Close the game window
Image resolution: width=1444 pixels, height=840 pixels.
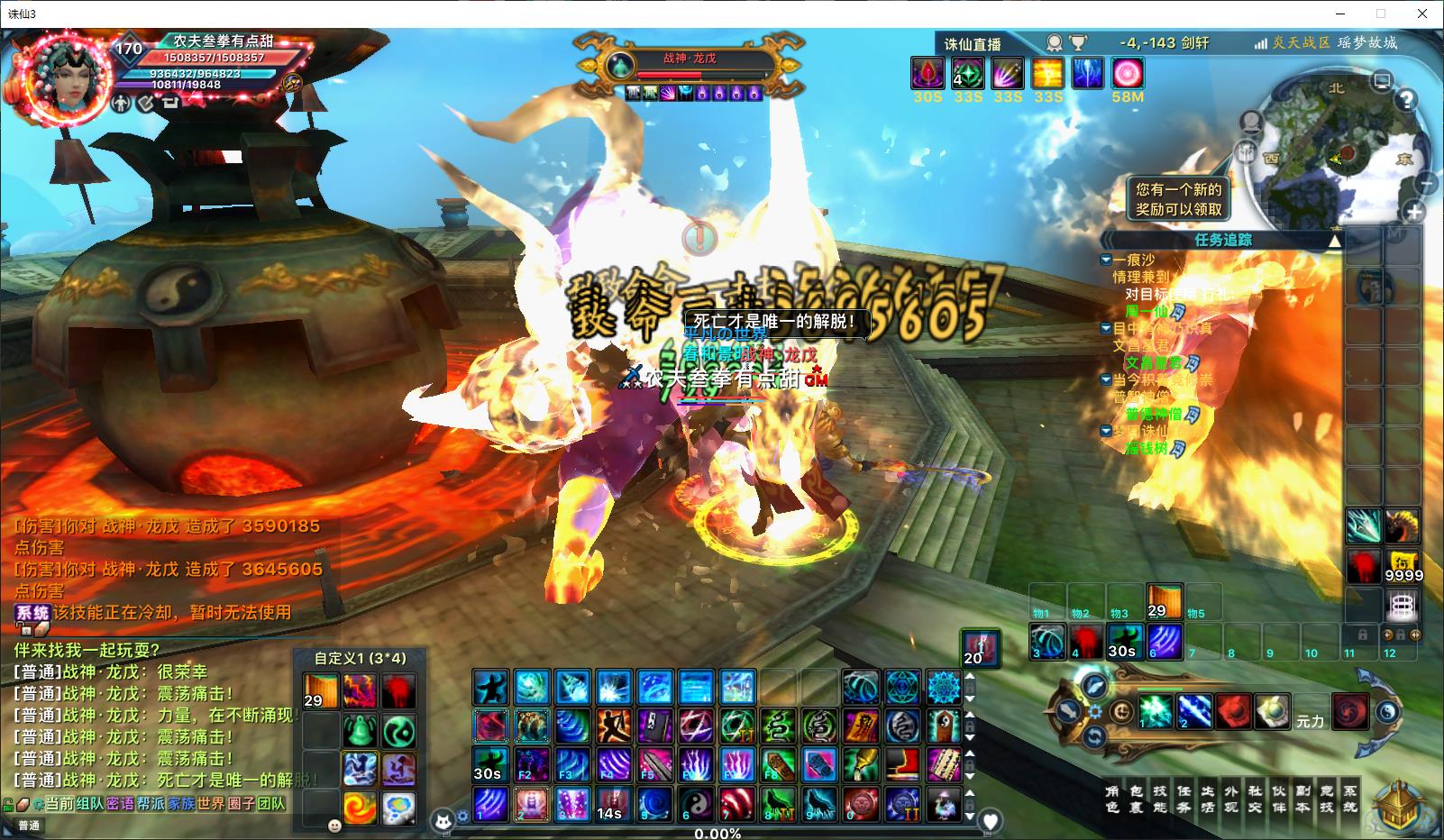[x=1422, y=14]
